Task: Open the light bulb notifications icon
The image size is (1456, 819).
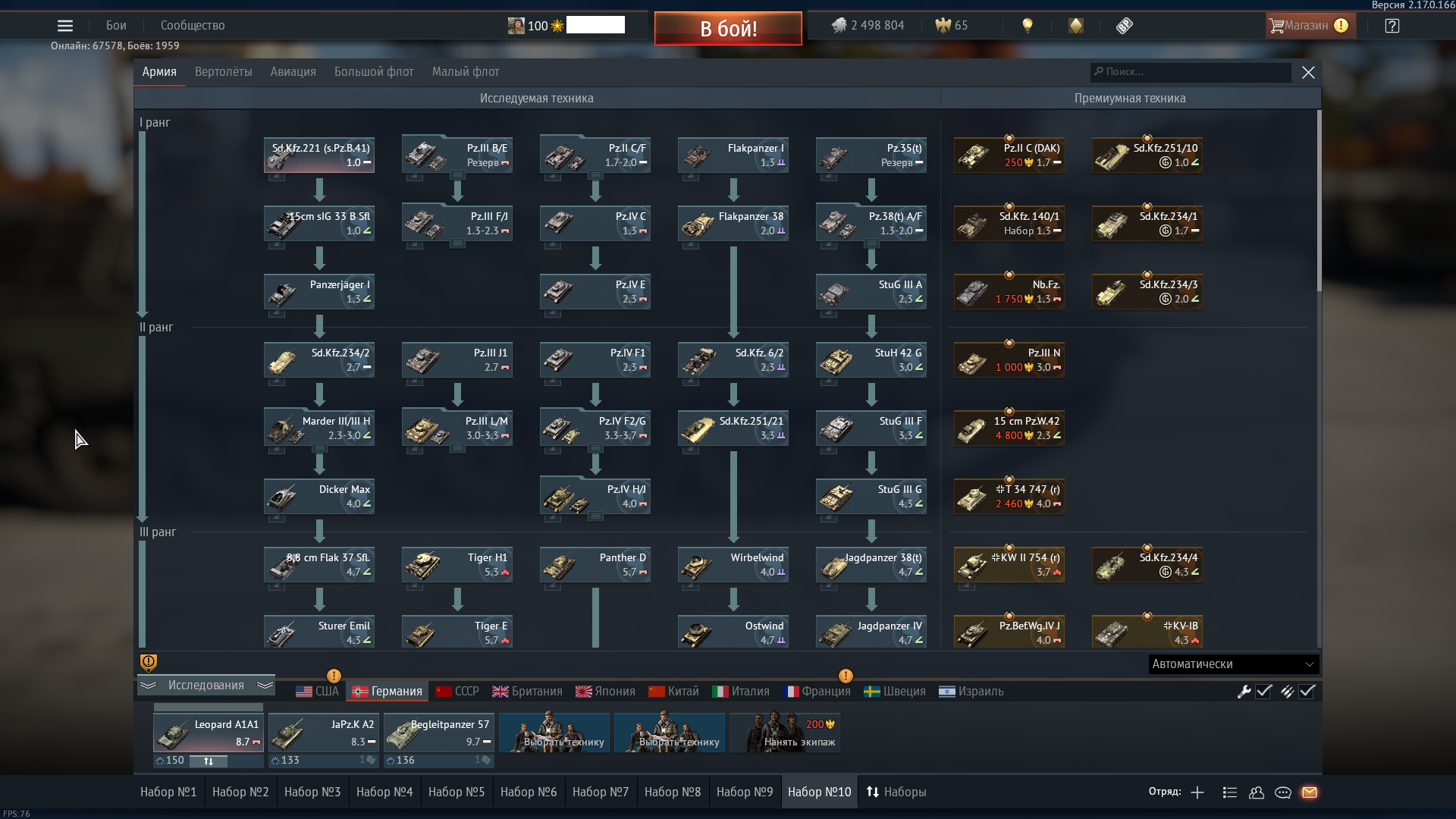Action: (1028, 25)
